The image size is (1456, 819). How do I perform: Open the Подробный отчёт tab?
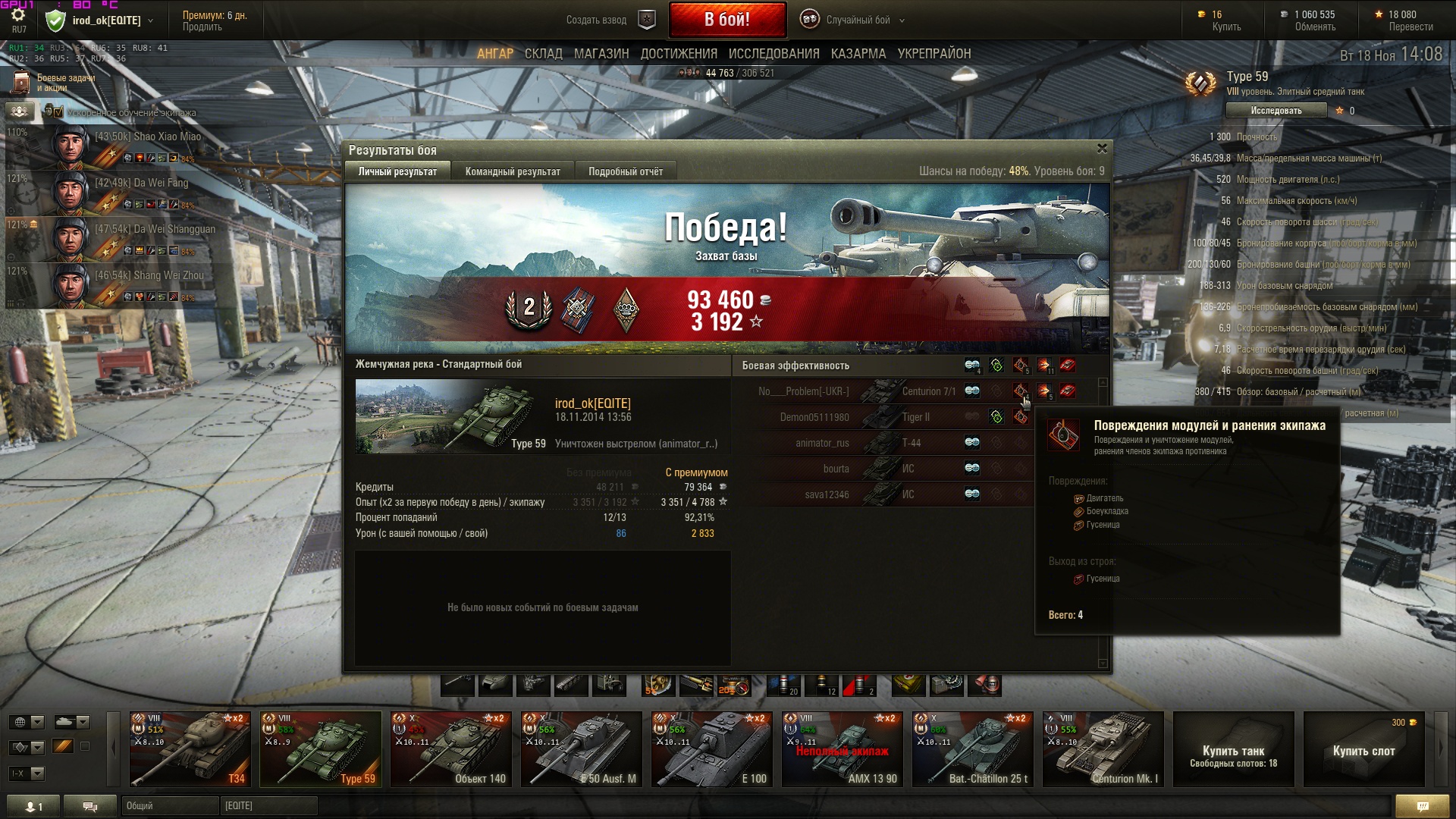(x=625, y=172)
